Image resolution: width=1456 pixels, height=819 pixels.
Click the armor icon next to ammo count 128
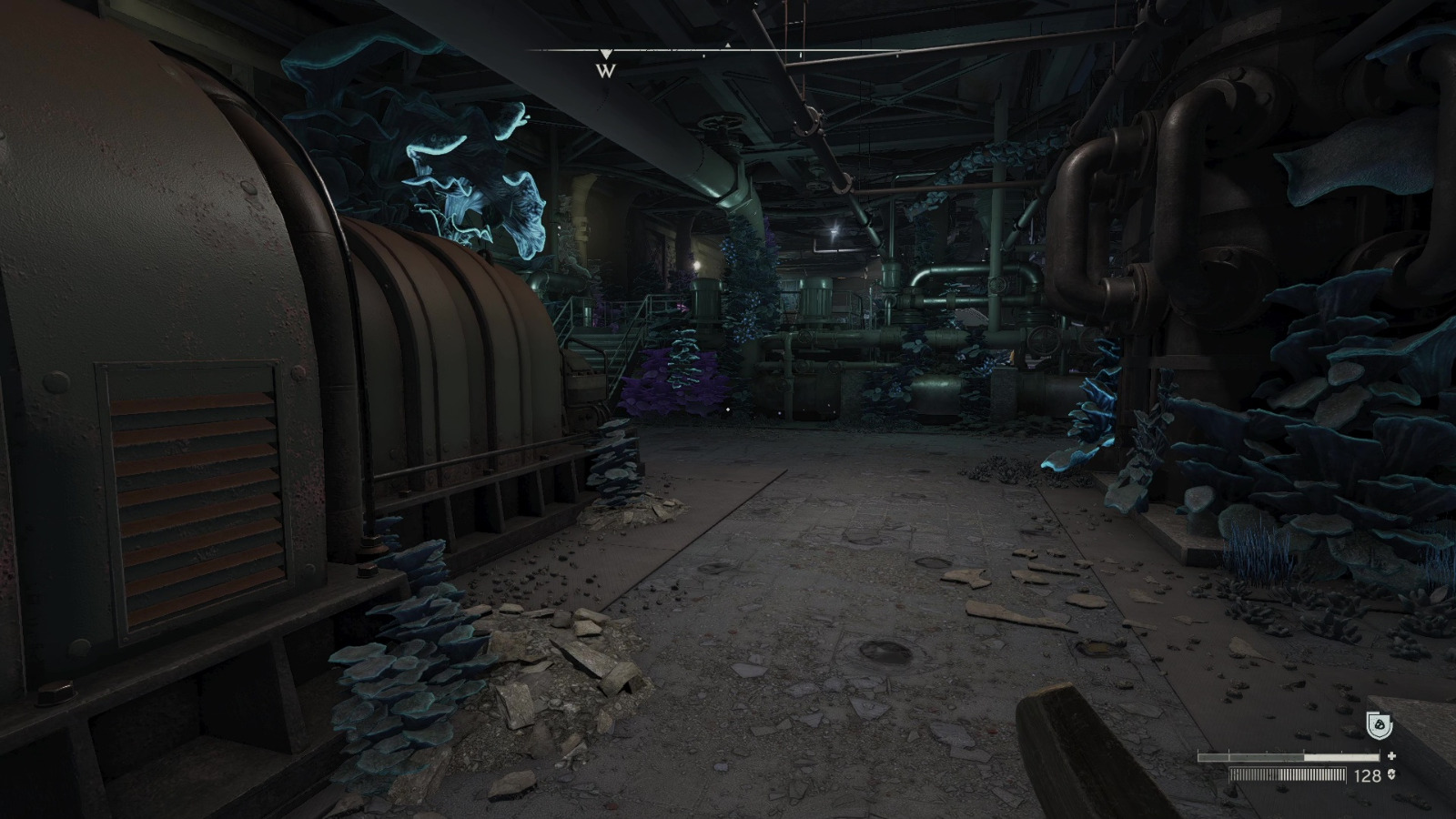[x=1391, y=774]
